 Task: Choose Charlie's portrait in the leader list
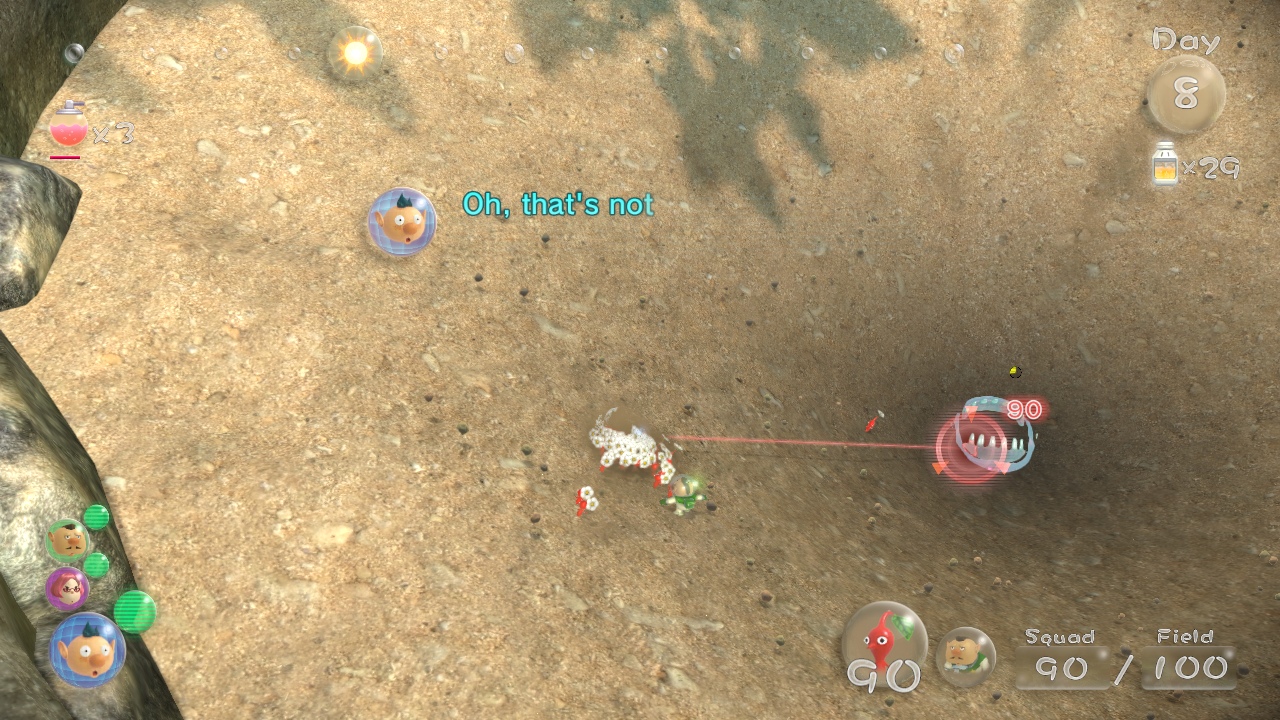tap(68, 541)
